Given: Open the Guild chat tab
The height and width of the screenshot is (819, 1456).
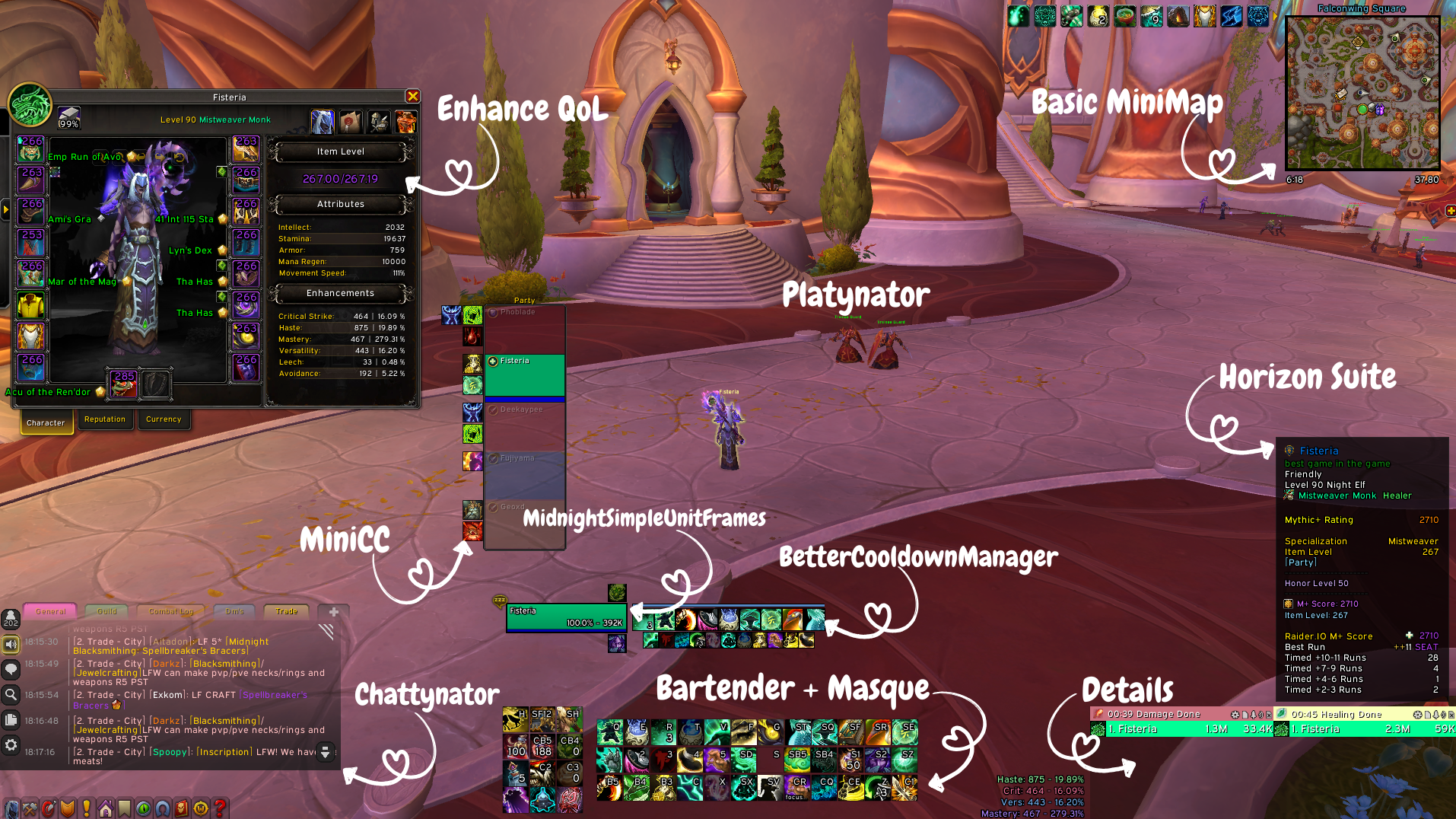Looking at the screenshot, I should point(106,611).
